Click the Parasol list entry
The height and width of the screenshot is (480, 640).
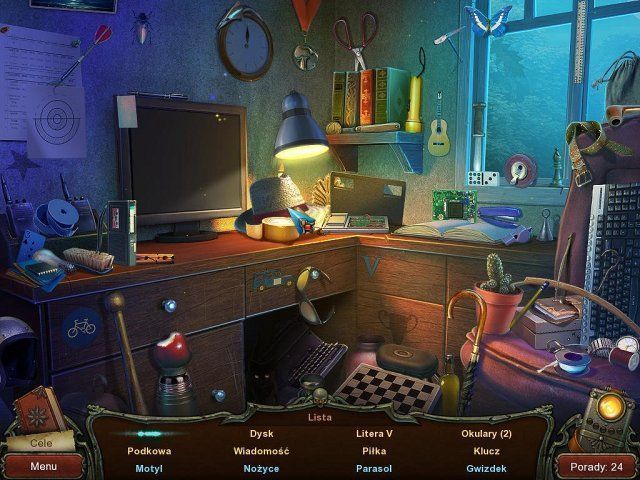[374, 468]
